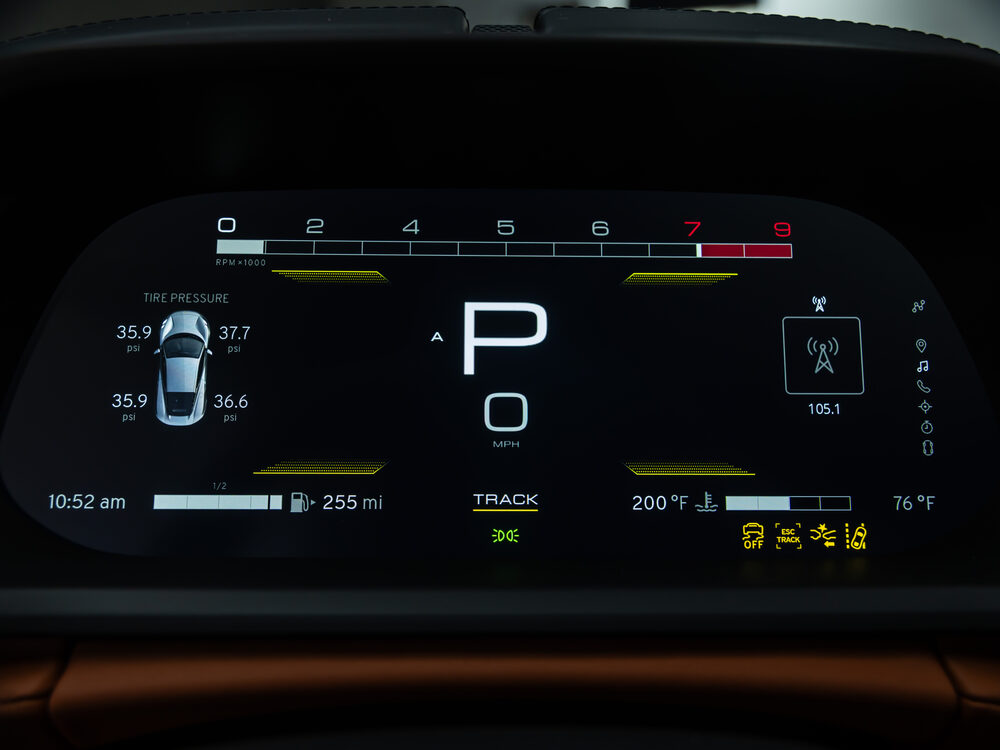This screenshot has height=750, width=1000.
Task: Open the music note media menu
Action: point(922,366)
